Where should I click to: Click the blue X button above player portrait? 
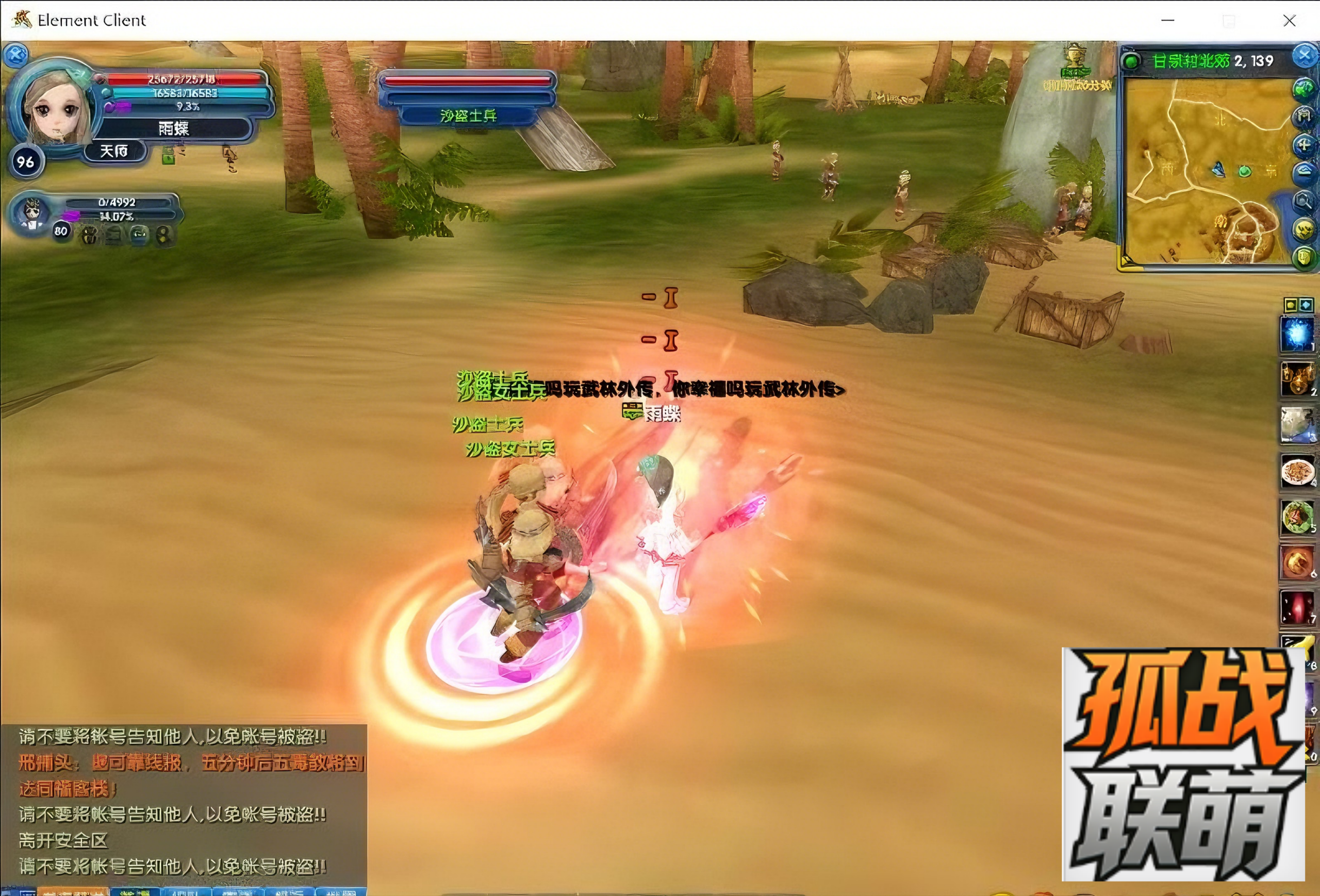(16, 55)
